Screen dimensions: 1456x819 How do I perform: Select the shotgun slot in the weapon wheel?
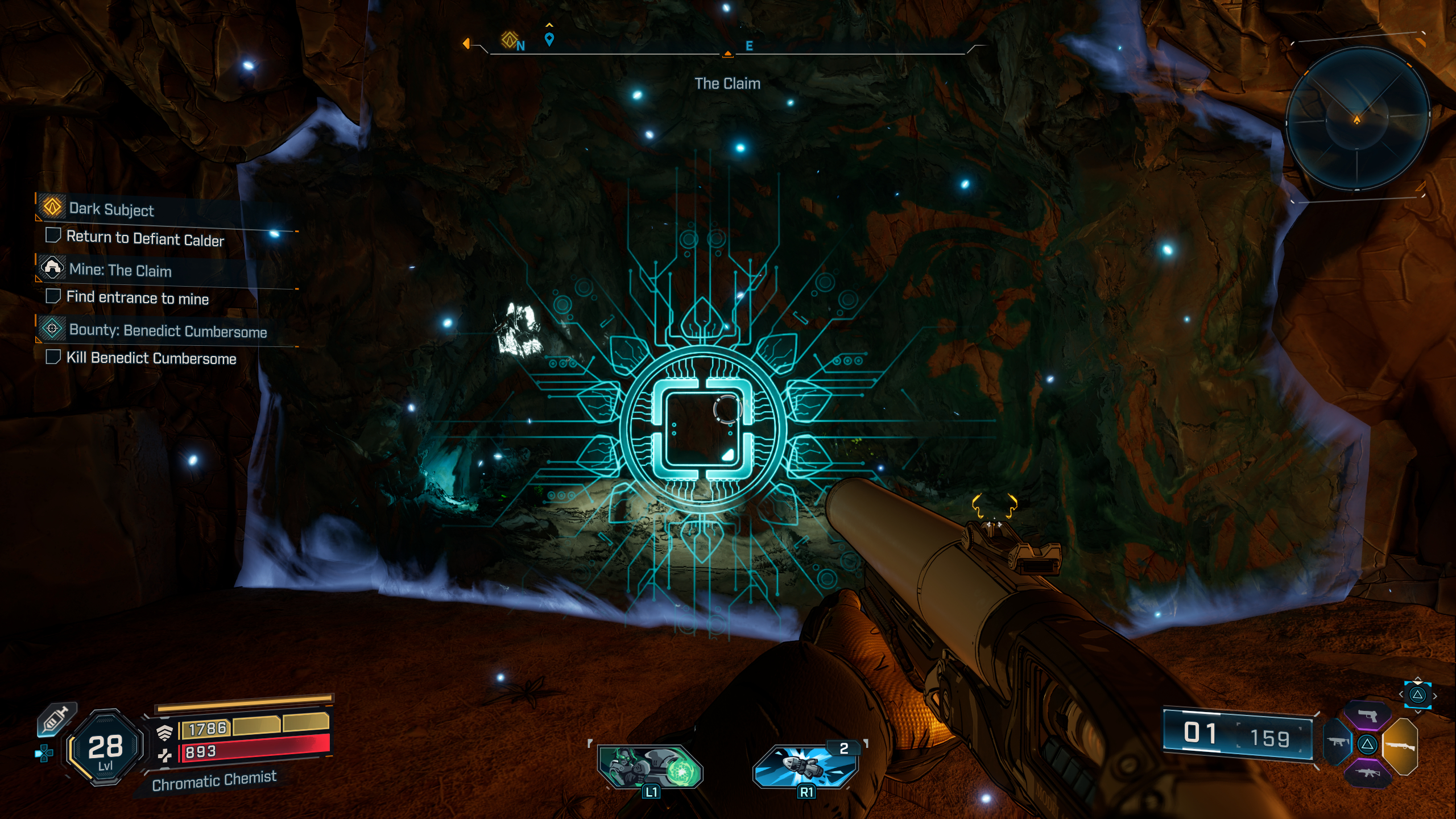1401,745
